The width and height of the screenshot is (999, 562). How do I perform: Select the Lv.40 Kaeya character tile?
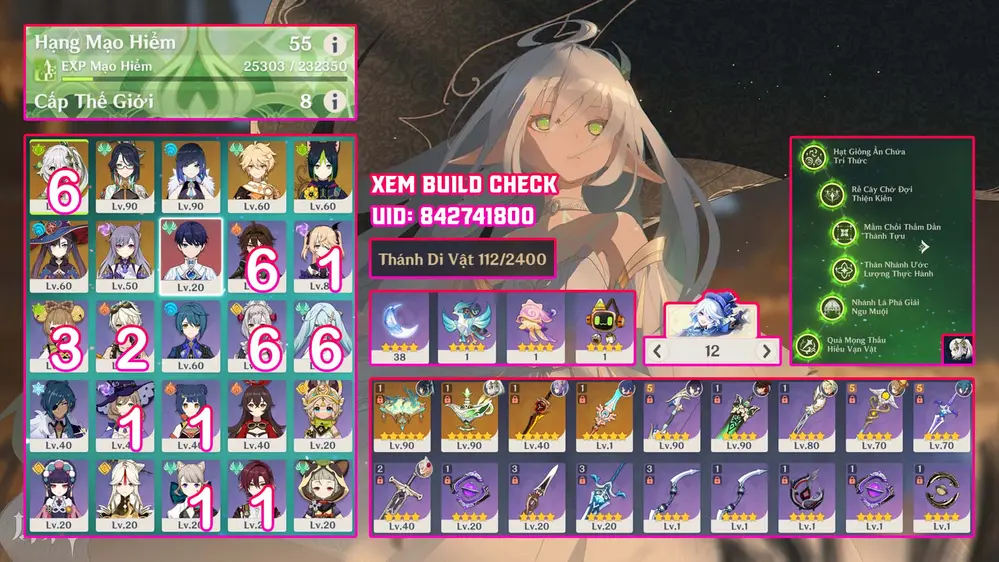[59, 416]
